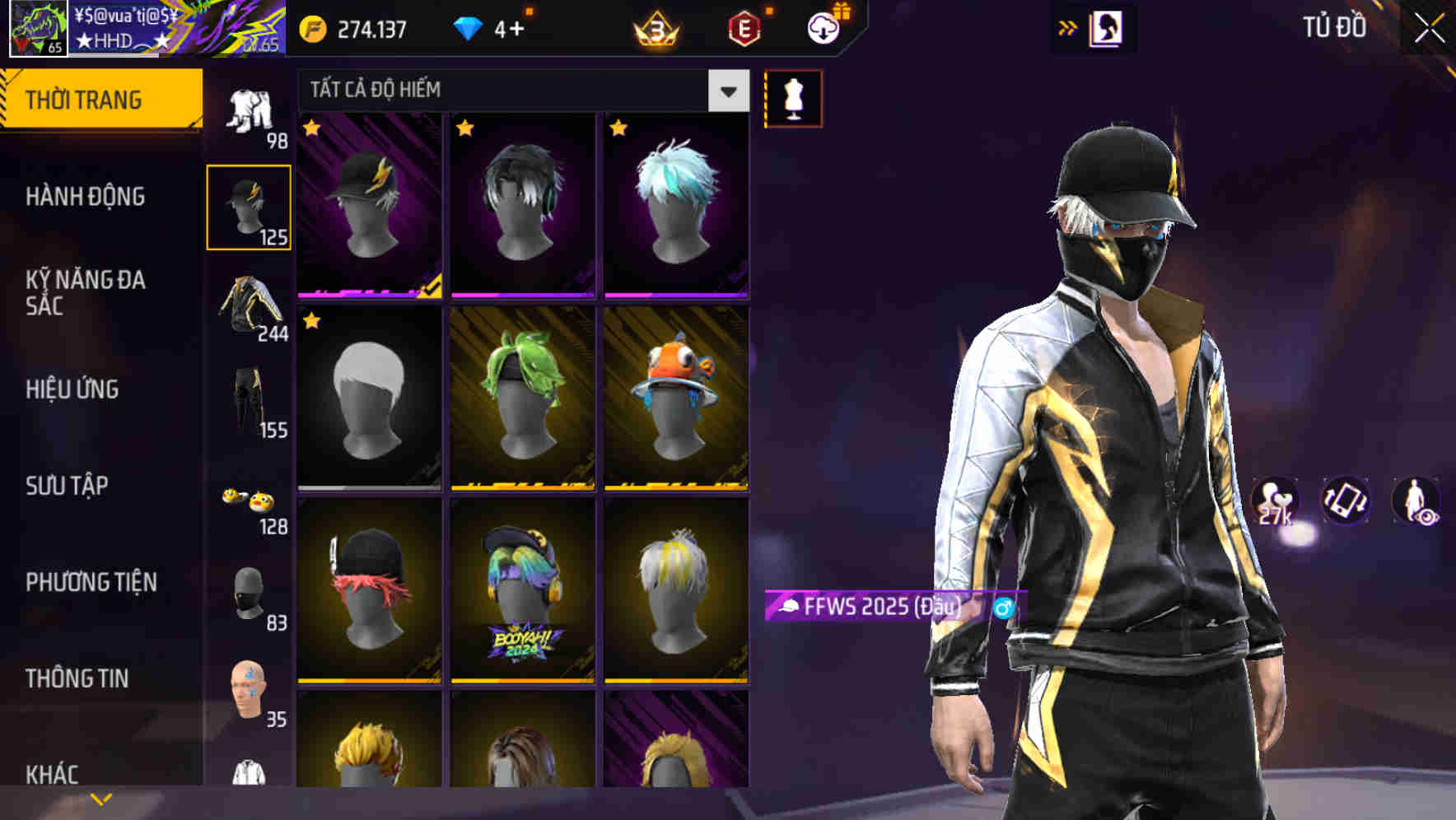Select the hat category icon showing 125 items
This screenshot has width=1456, height=820.
click(250, 204)
